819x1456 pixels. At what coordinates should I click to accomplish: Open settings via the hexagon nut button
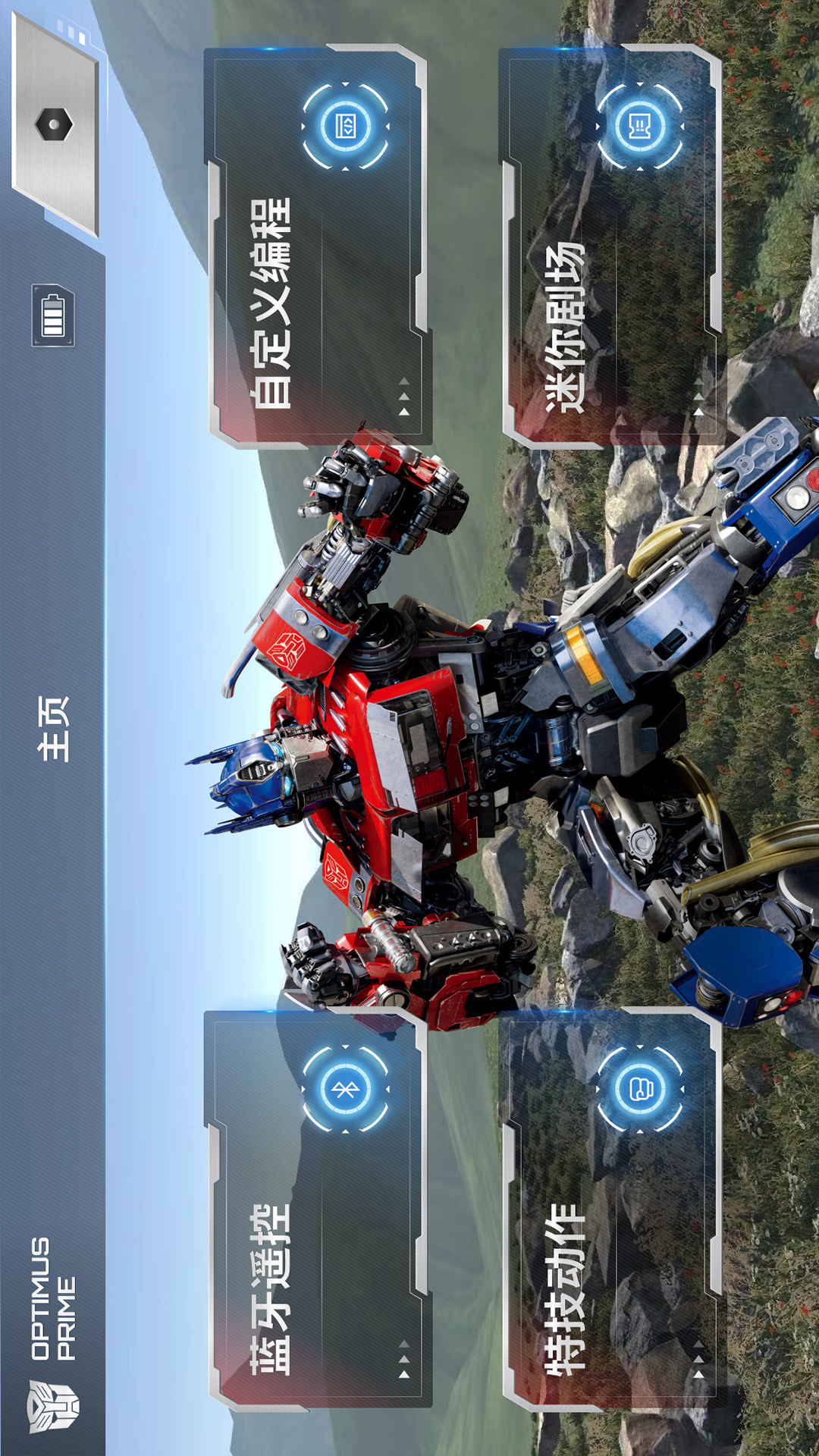tap(55, 125)
